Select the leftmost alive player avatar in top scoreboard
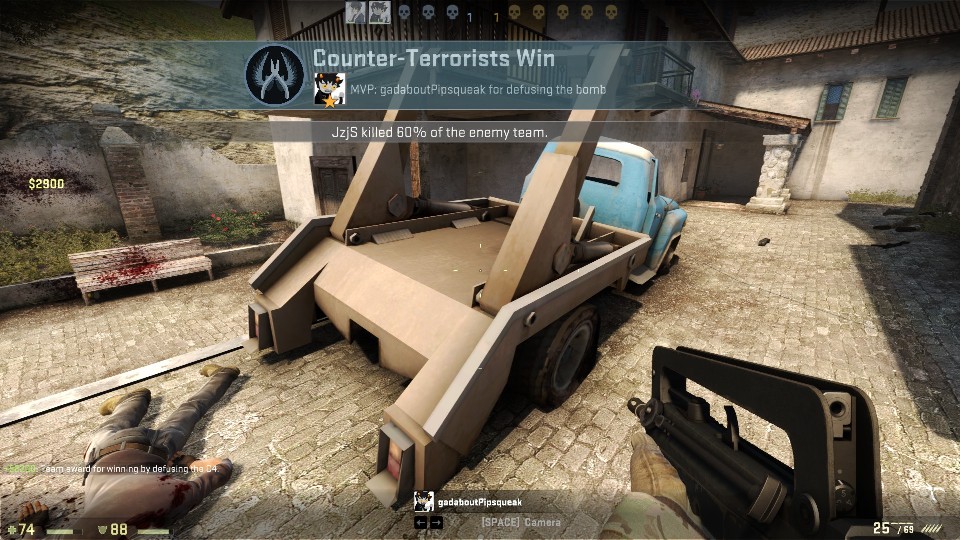 [355, 12]
